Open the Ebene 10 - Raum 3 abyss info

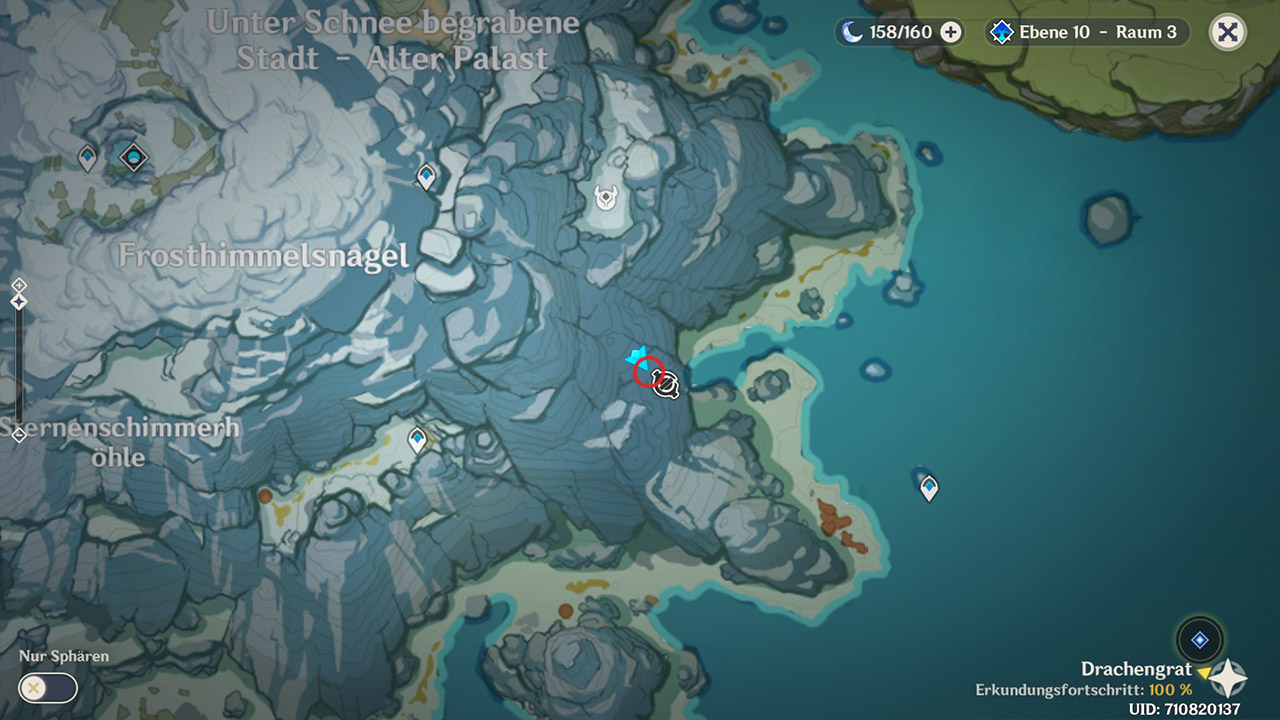pos(1086,32)
